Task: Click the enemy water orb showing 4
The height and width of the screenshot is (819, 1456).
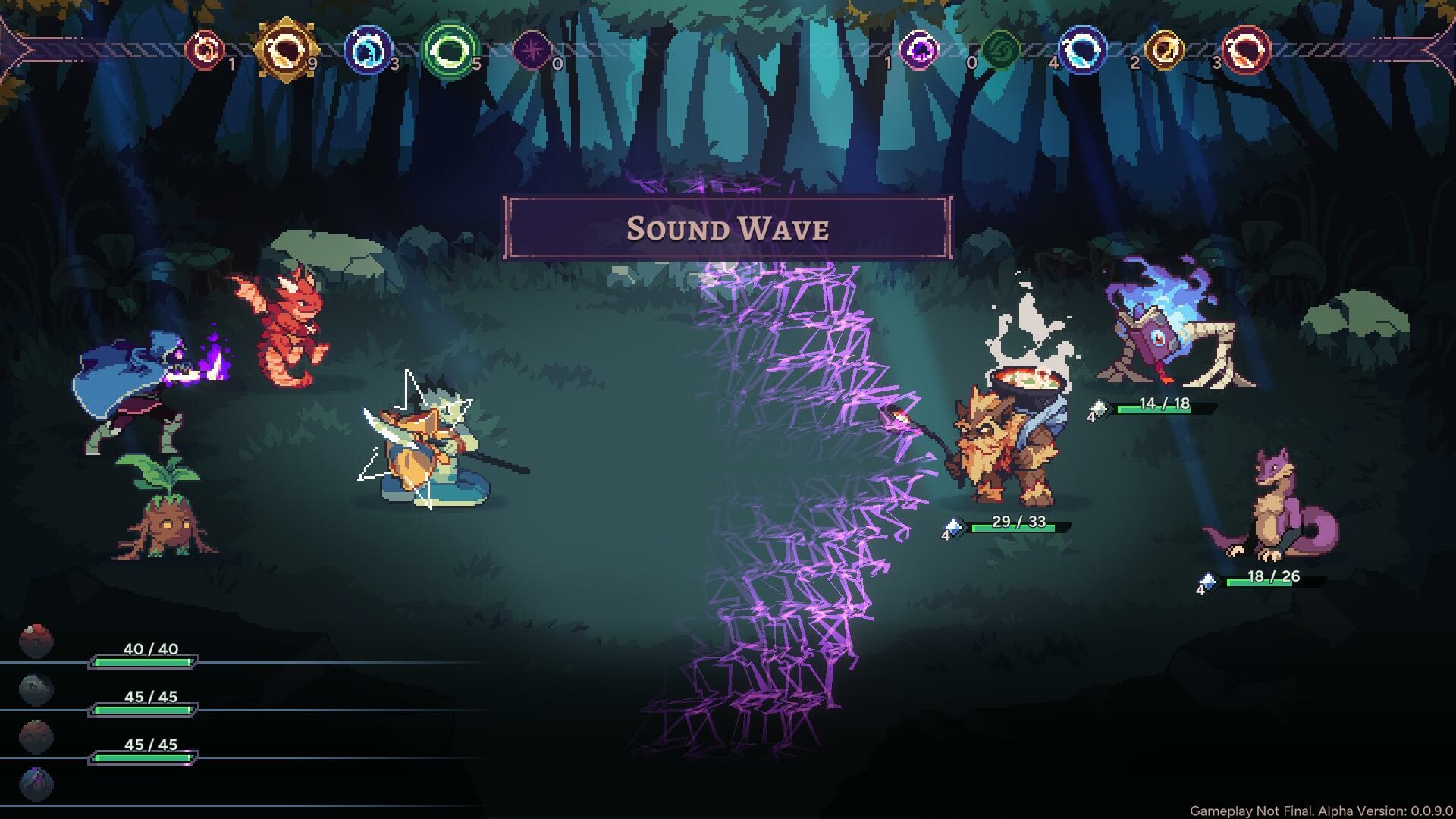Action: pos(1083,52)
